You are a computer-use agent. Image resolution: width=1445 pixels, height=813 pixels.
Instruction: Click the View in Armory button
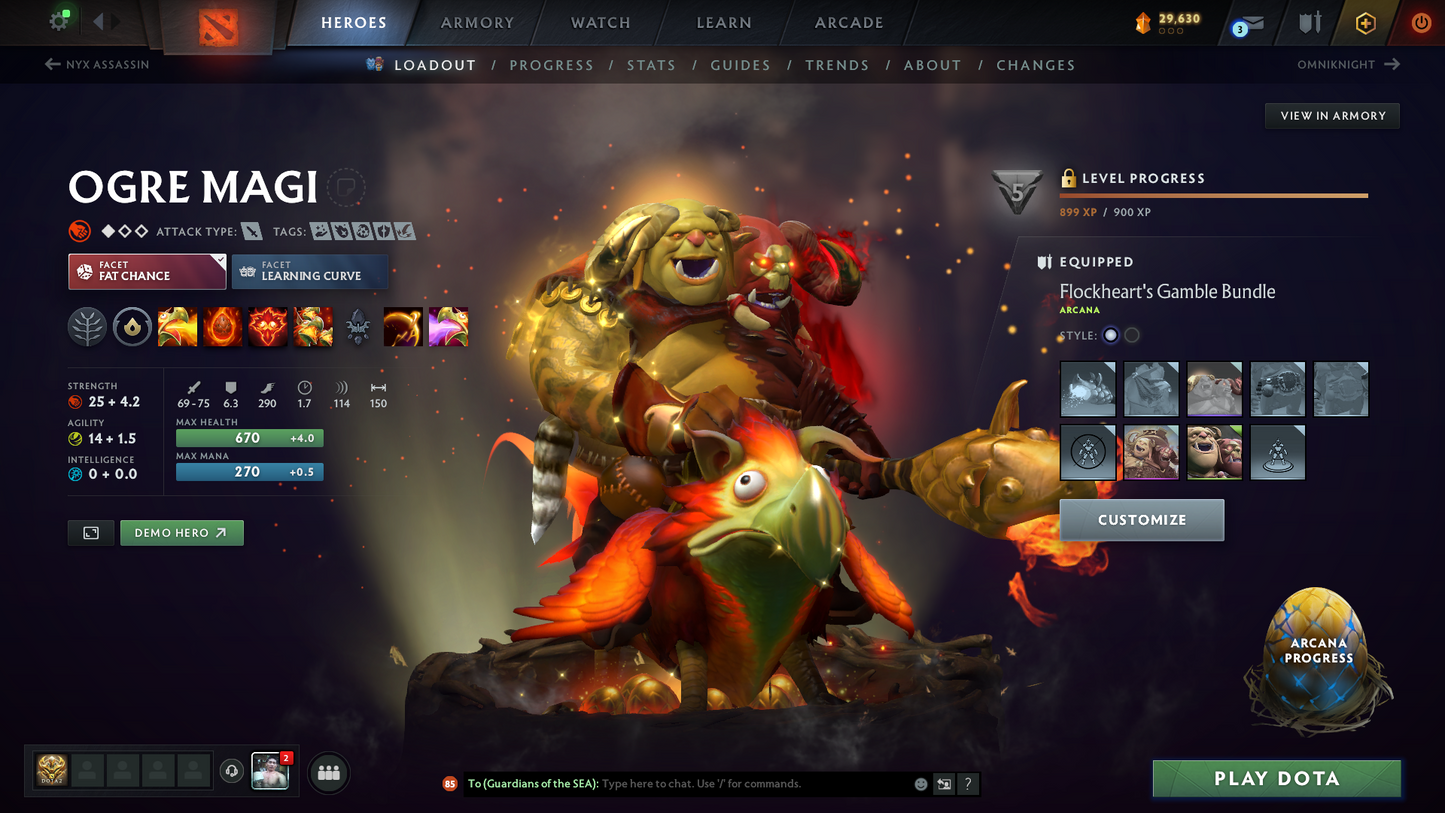(1332, 115)
